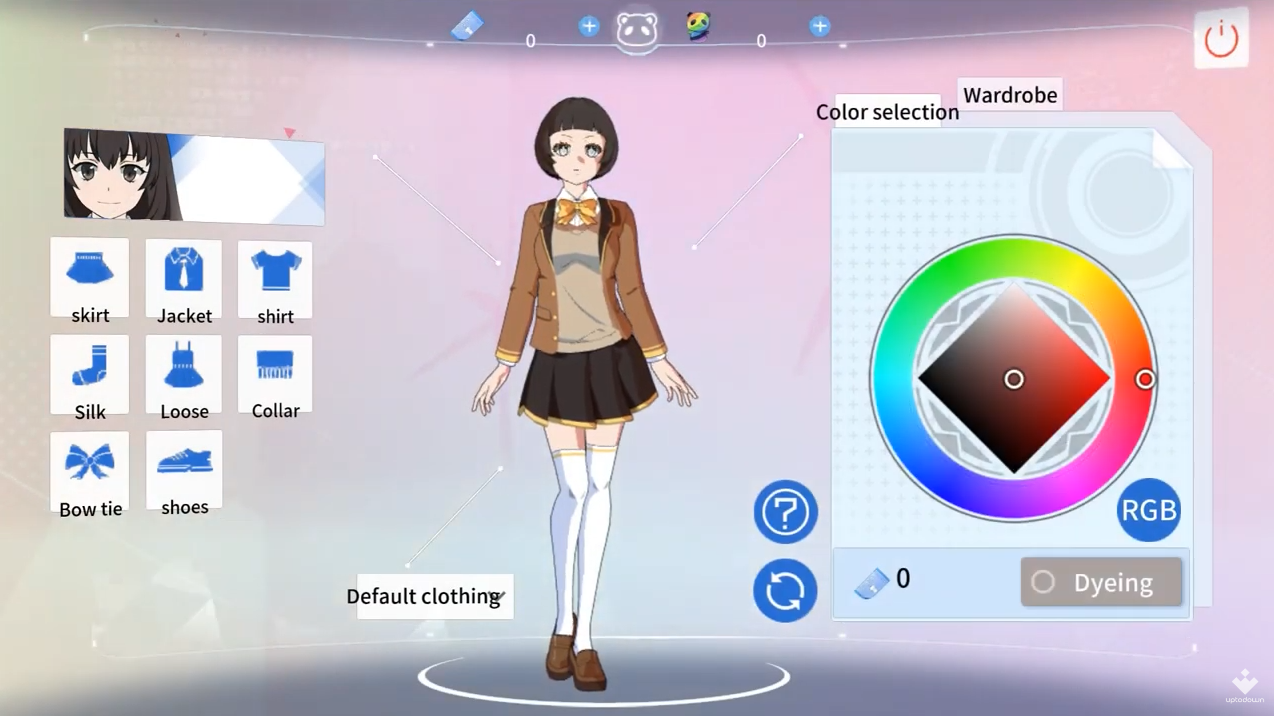Viewport: 1274px width, 716px height.
Task: Click the character portrait banner
Action: [x=194, y=176]
